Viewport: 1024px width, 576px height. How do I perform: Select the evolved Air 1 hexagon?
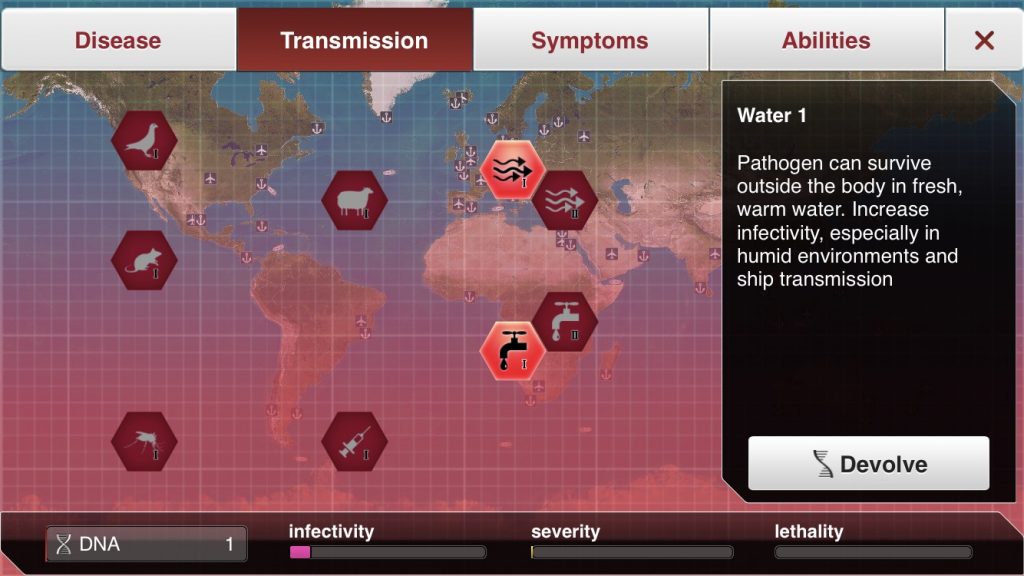(512, 170)
